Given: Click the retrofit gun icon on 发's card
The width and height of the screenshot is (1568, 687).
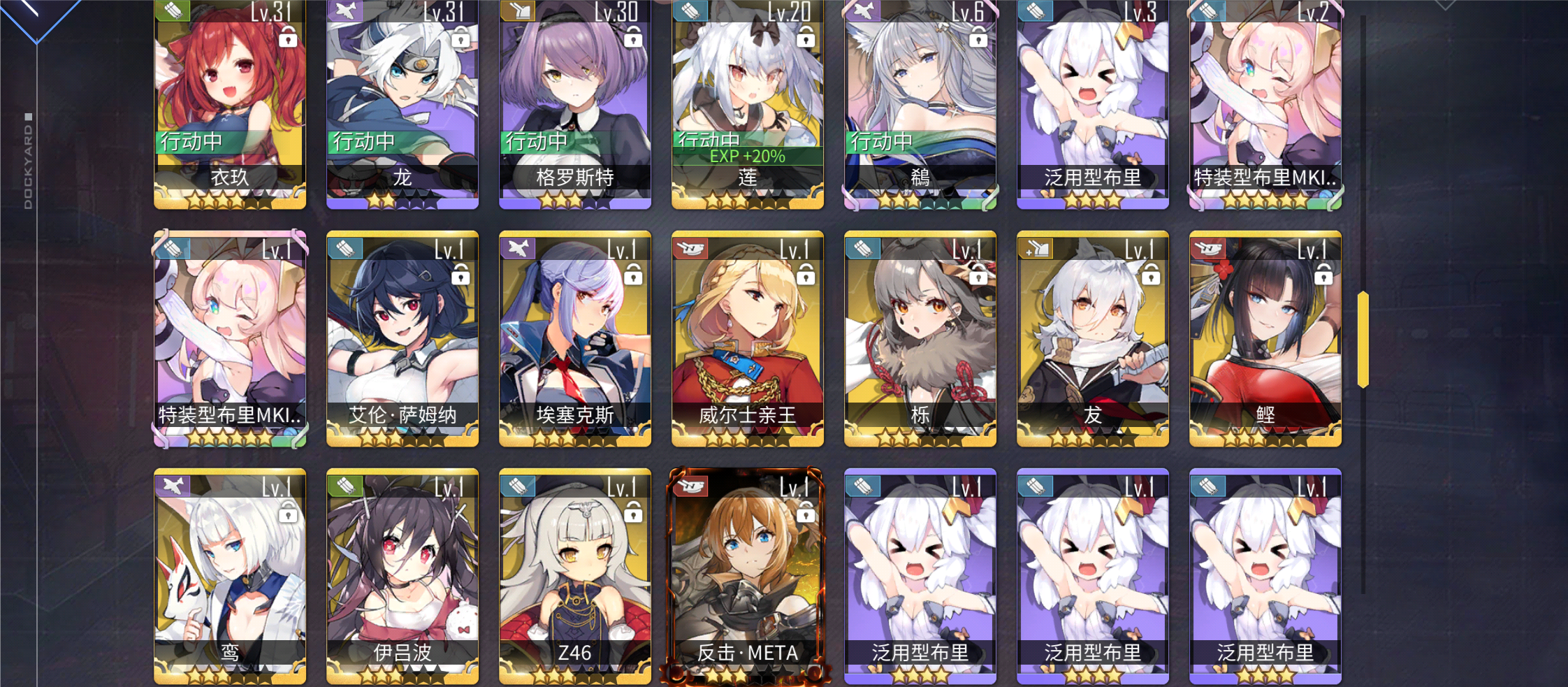Looking at the screenshot, I should (x=1036, y=247).
